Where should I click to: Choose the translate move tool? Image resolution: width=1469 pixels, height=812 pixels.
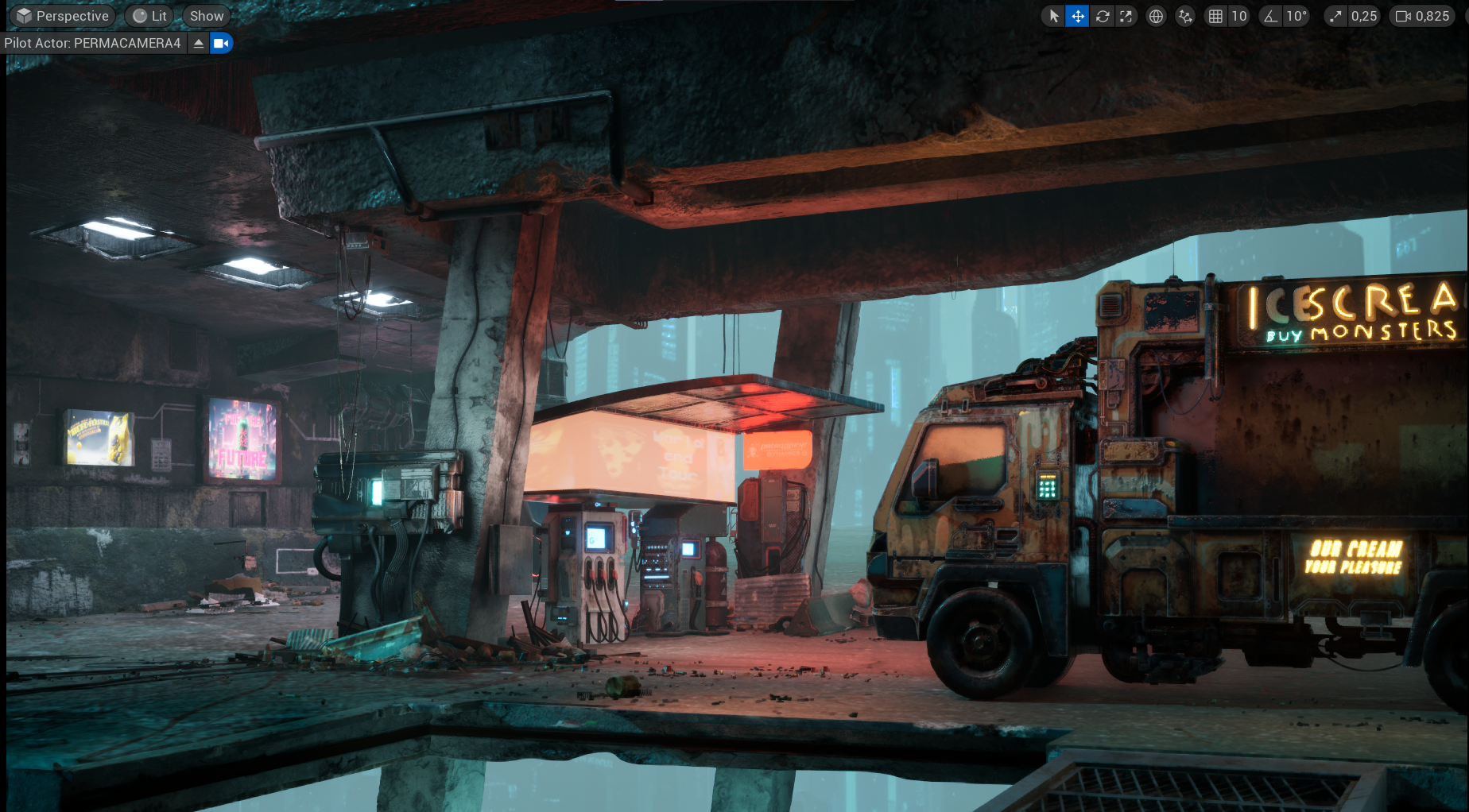(x=1078, y=16)
